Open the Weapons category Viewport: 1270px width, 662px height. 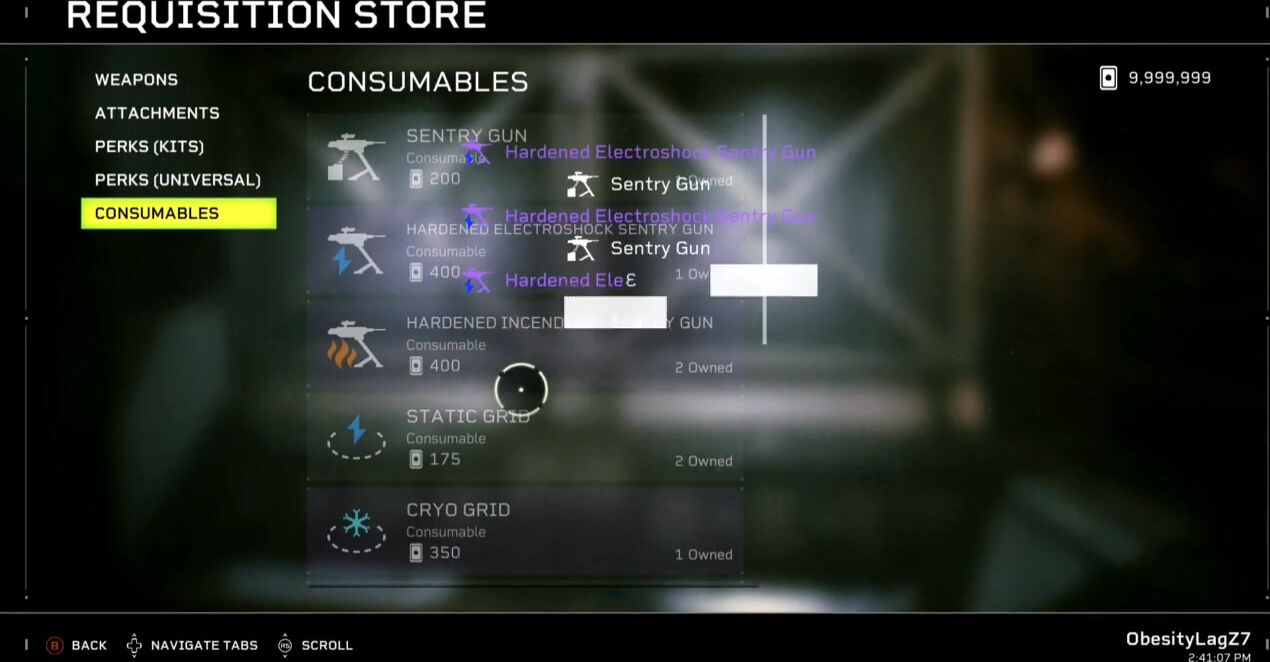click(x=136, y=80)
